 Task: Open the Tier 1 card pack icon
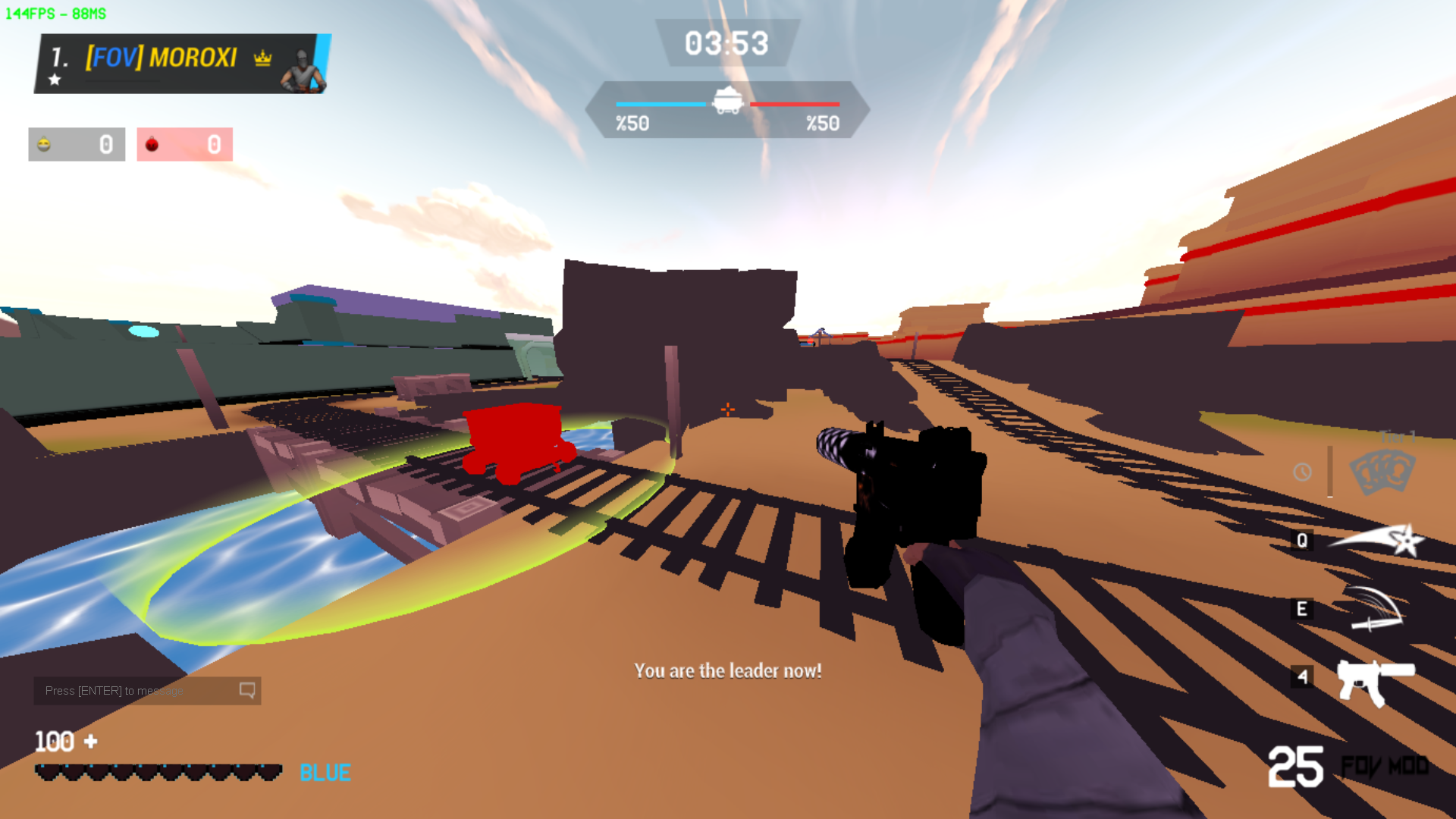[x=1382, y=470]
